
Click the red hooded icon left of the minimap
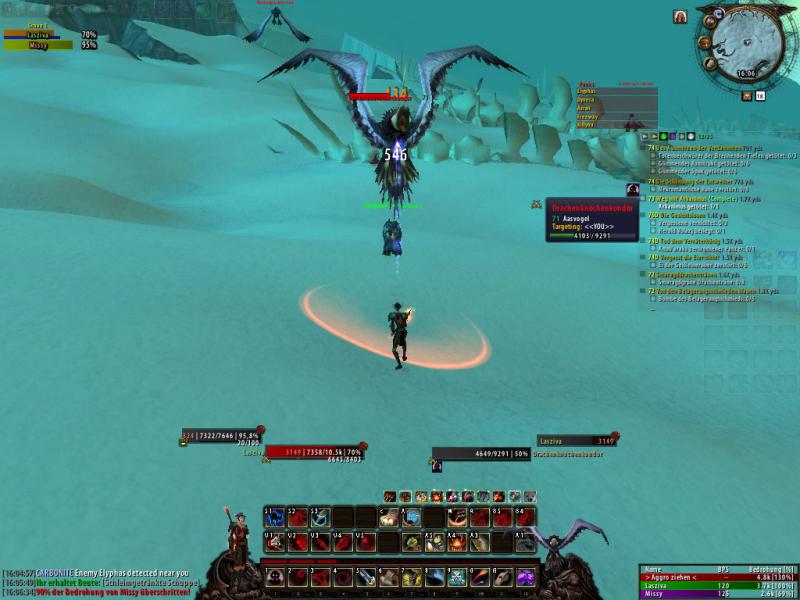pyautogui.click(x=680, y=17)
